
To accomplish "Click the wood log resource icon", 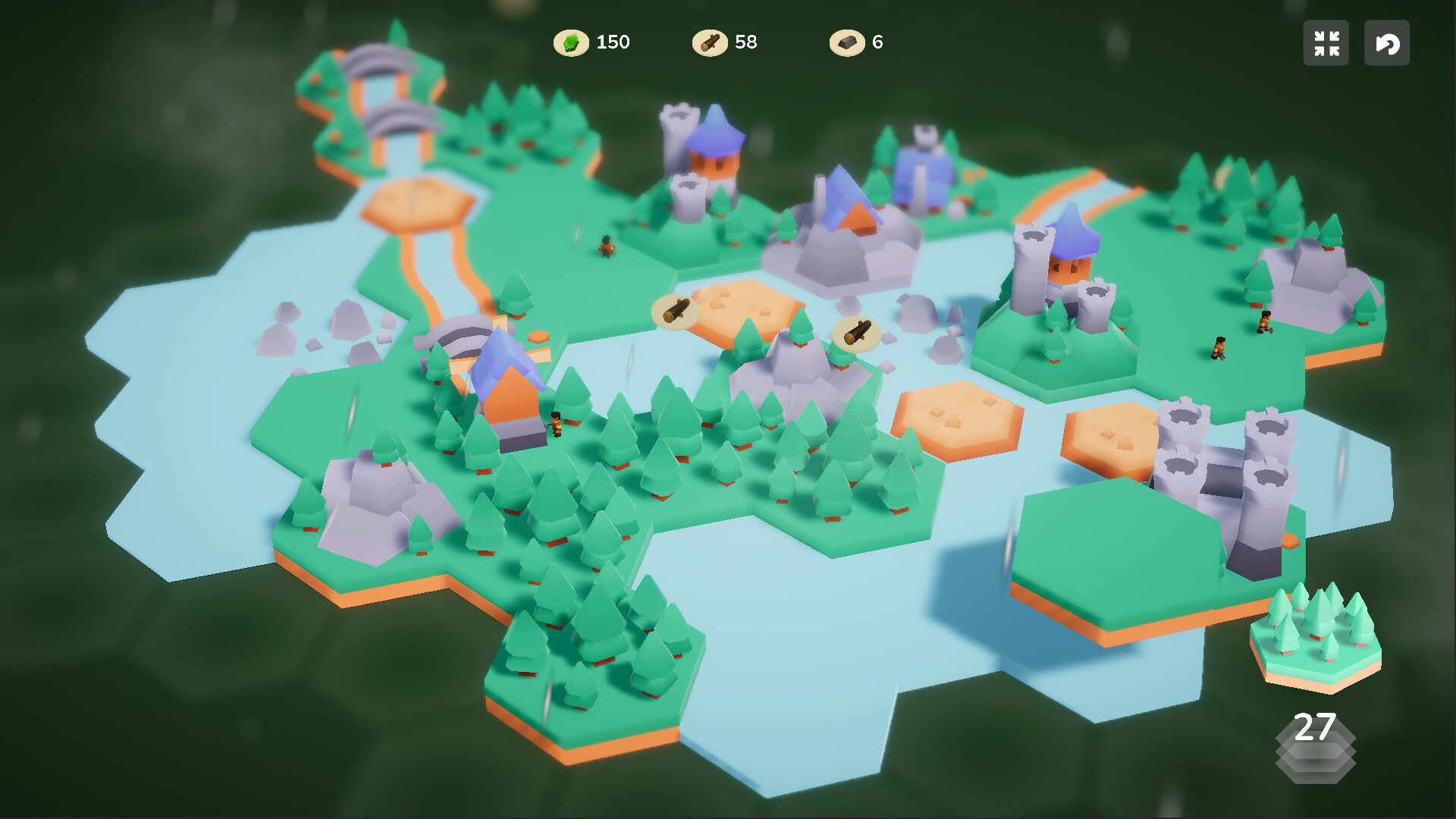I will pos(711,42).
